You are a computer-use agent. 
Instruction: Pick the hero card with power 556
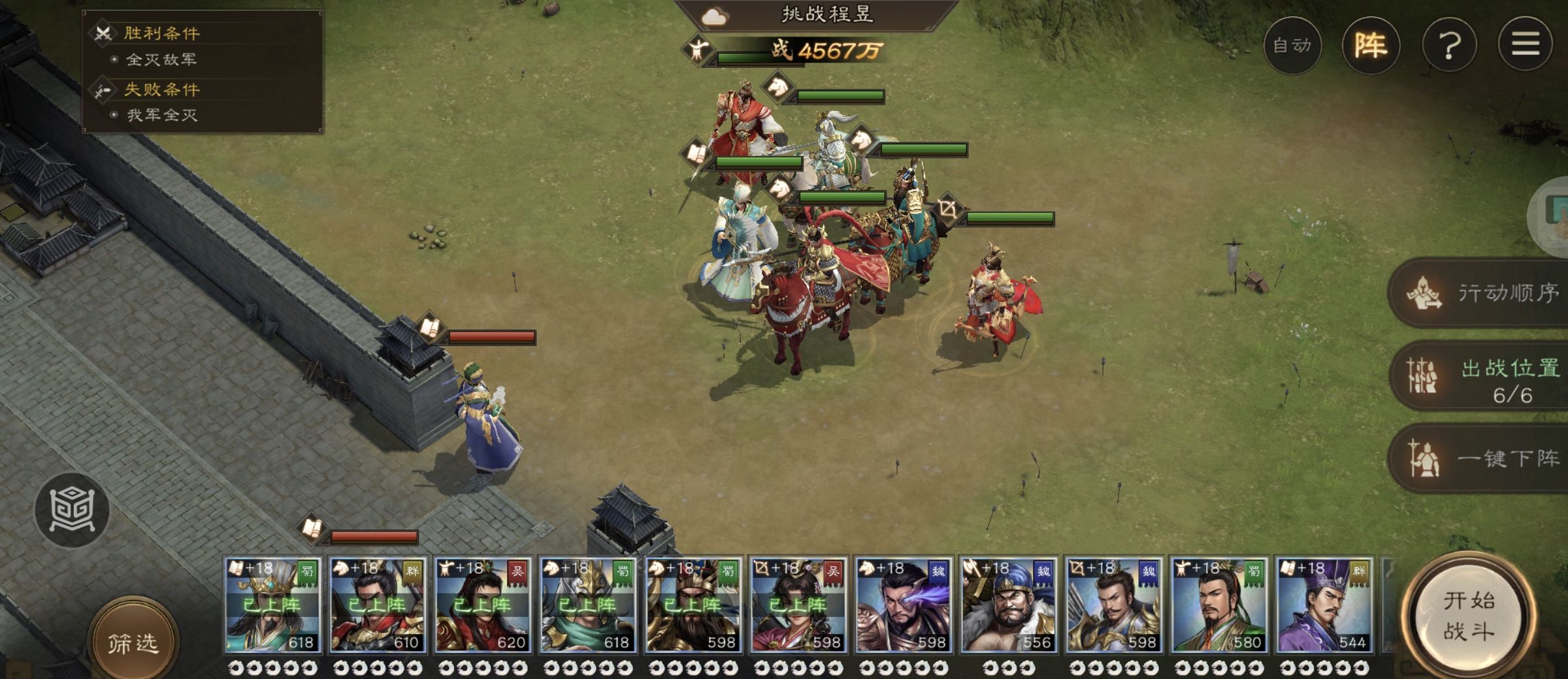[1008, 606]
